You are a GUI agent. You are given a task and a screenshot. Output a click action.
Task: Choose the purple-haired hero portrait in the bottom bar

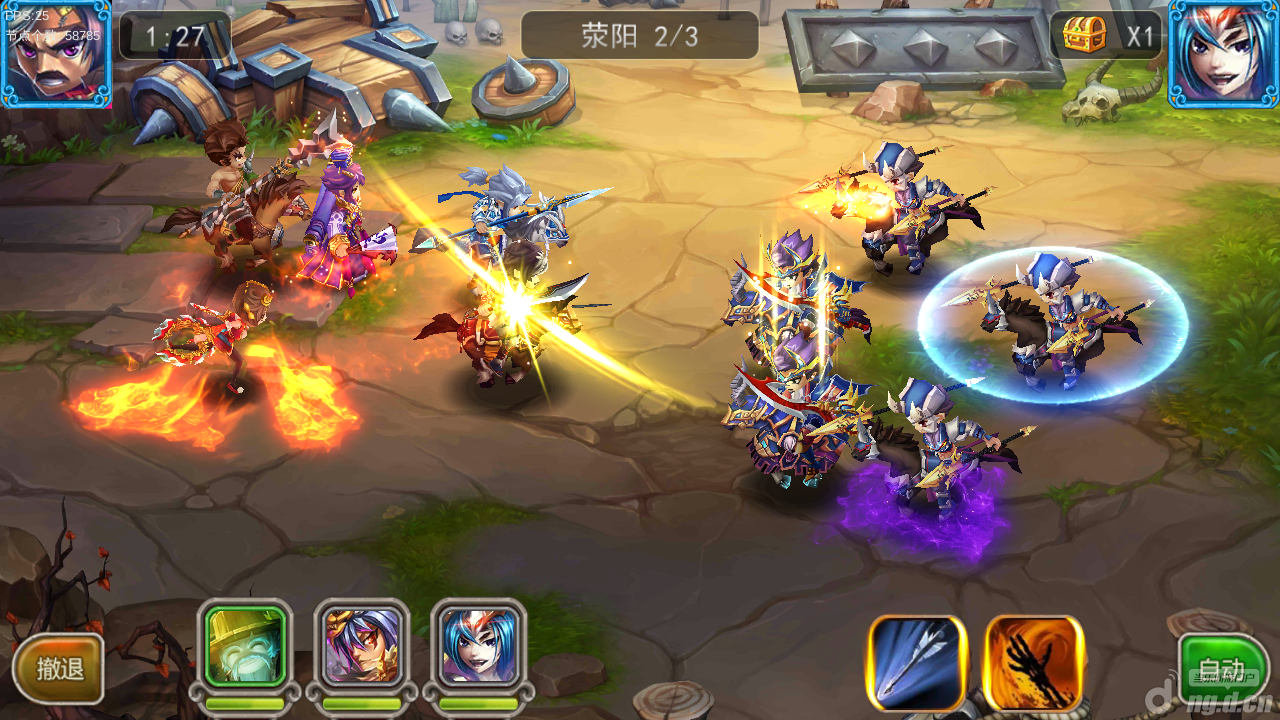(x=362, y=646)
